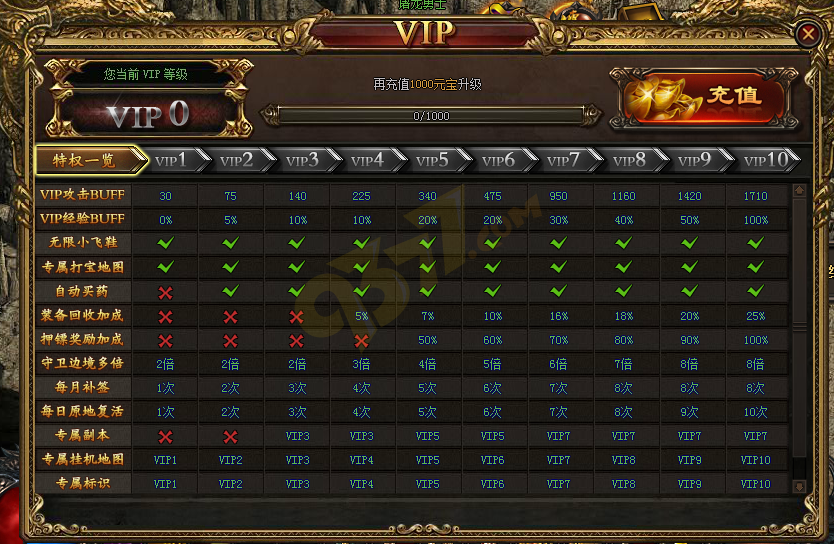Select the VIP2 tab
The width and height of the screenshot is (834, 544).
pos(238,160)
